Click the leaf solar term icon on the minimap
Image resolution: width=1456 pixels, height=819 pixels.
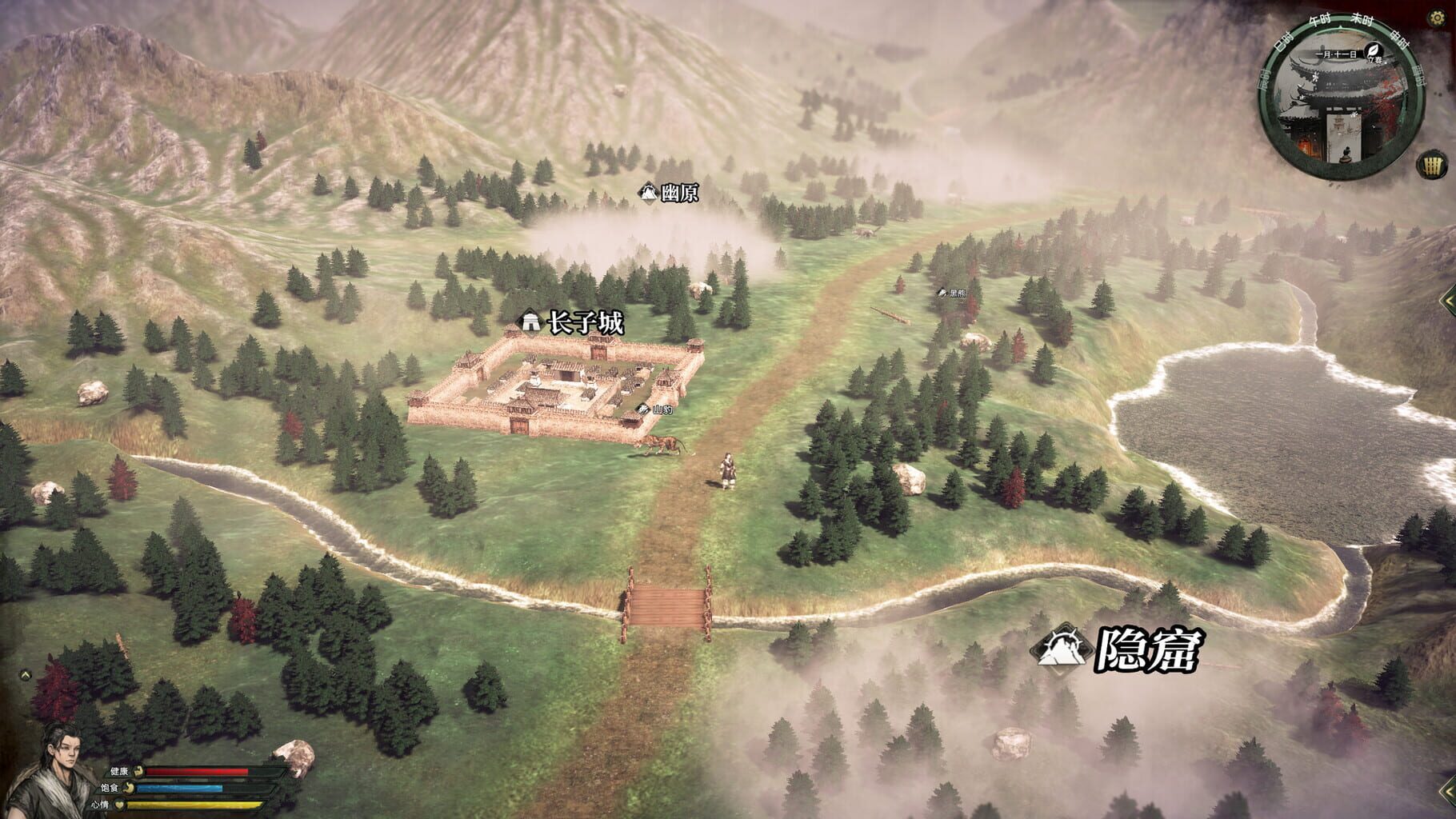[x=1373, y=50]
